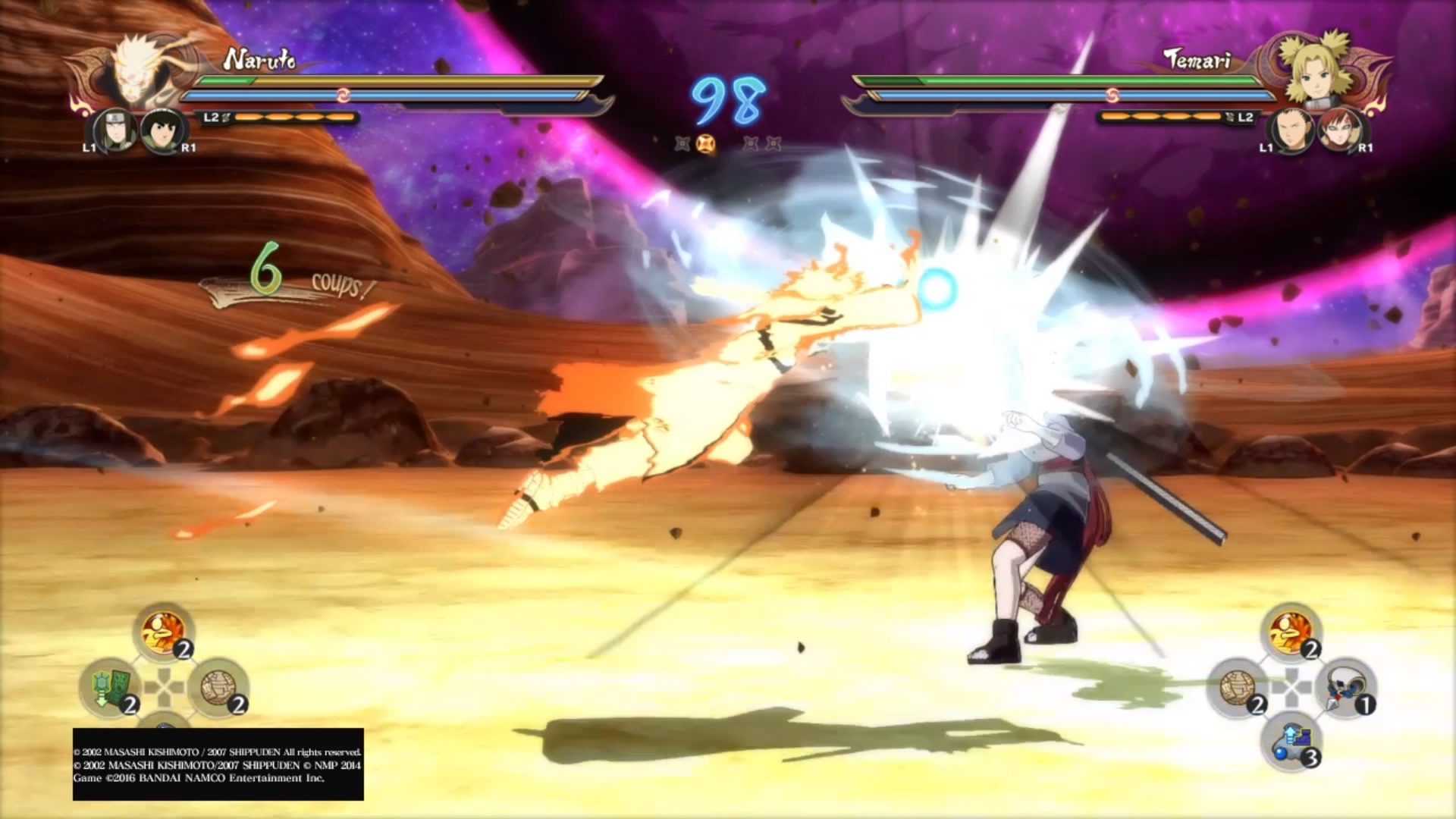Use Naruto's cracked stone ball item

218,688
